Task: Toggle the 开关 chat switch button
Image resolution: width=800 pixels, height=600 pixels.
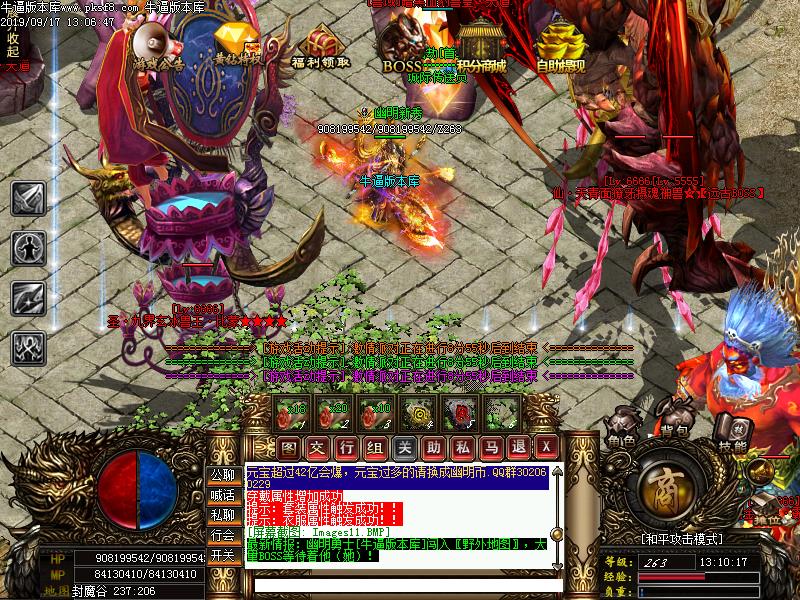Action: (223, 555)
